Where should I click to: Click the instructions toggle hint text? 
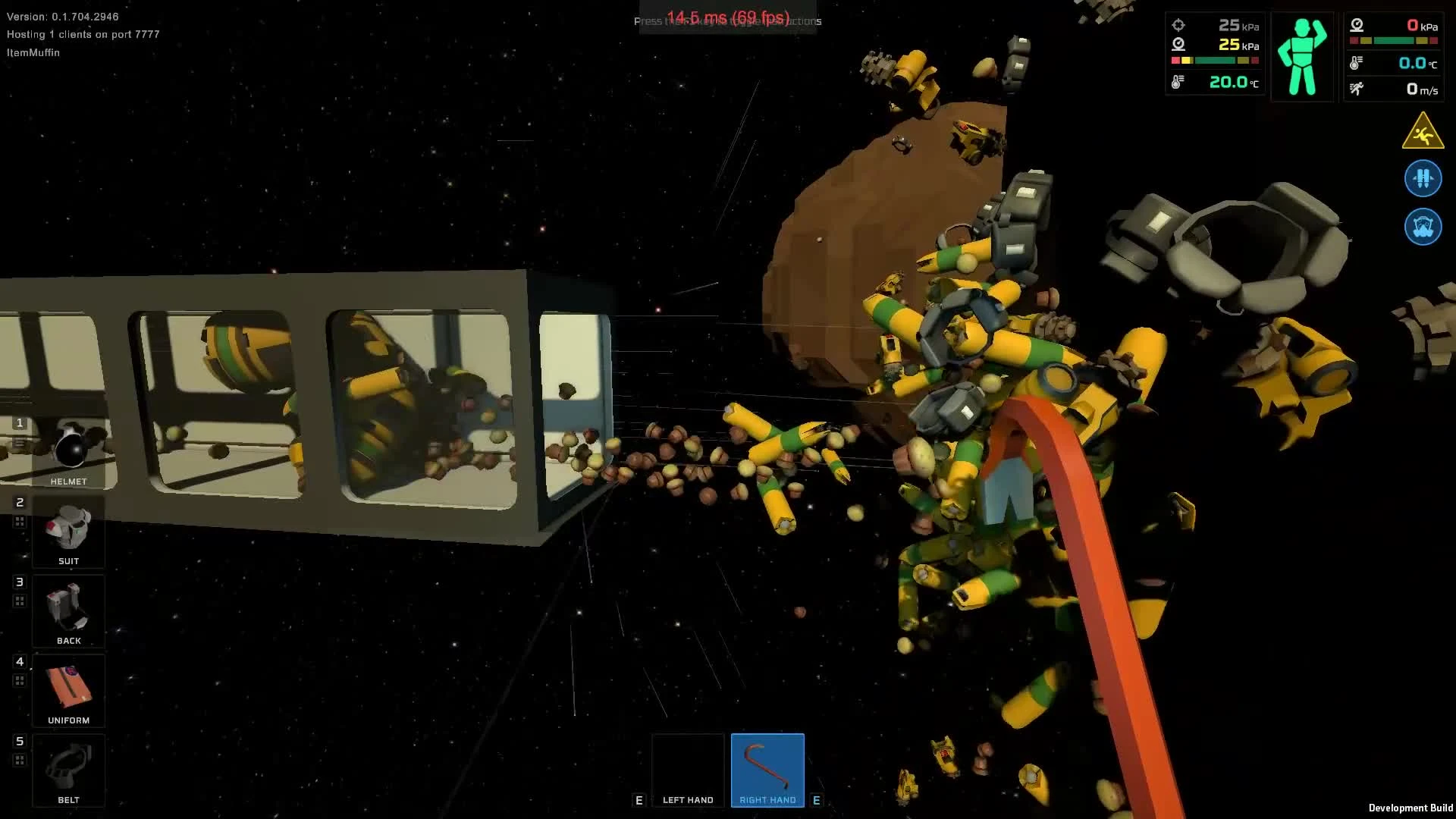click(x=727, y=20)
